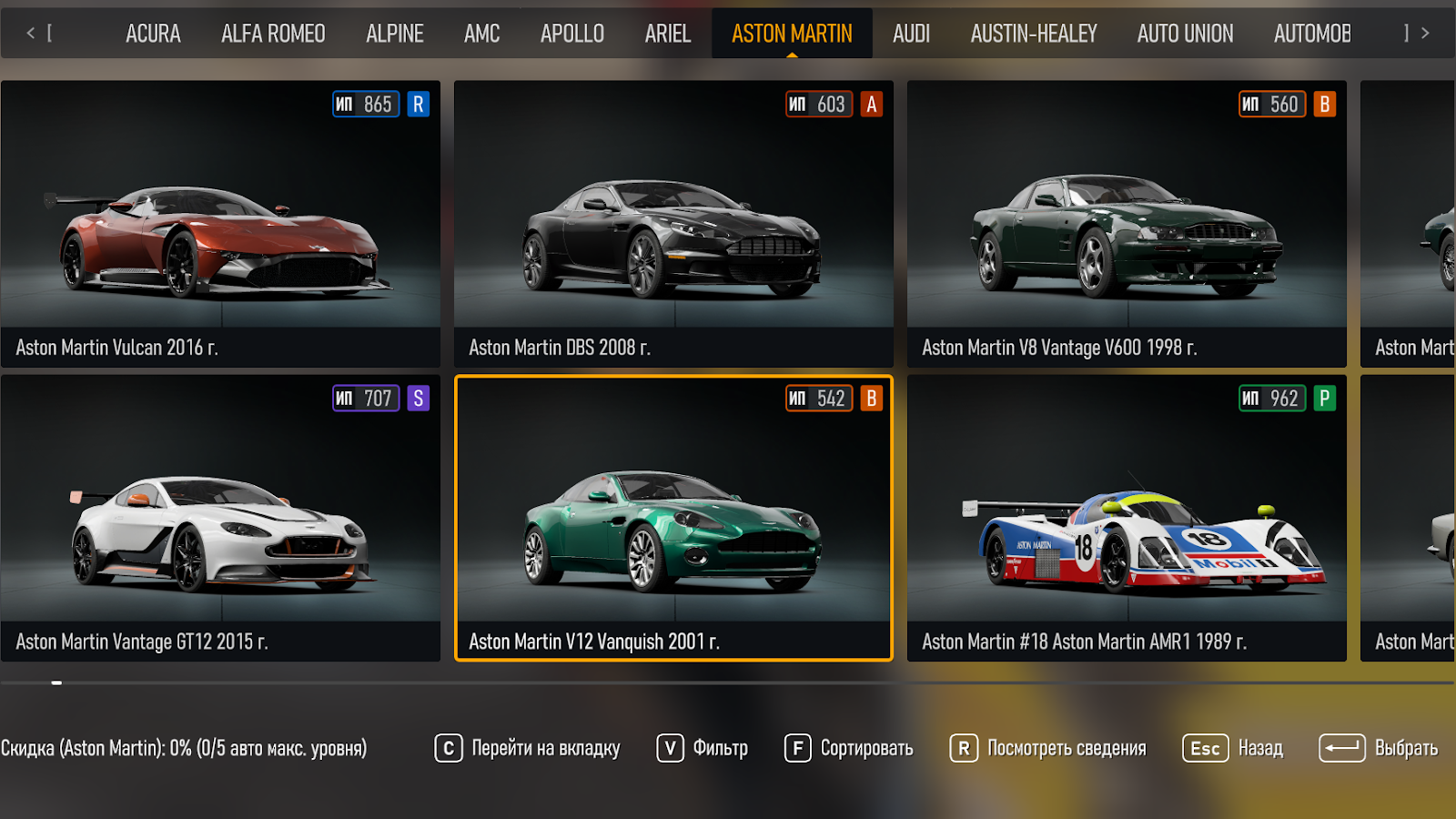Select the Aston Martin DBS 2008
This screenshot has width=1456, height=819.
coord(673,224)
